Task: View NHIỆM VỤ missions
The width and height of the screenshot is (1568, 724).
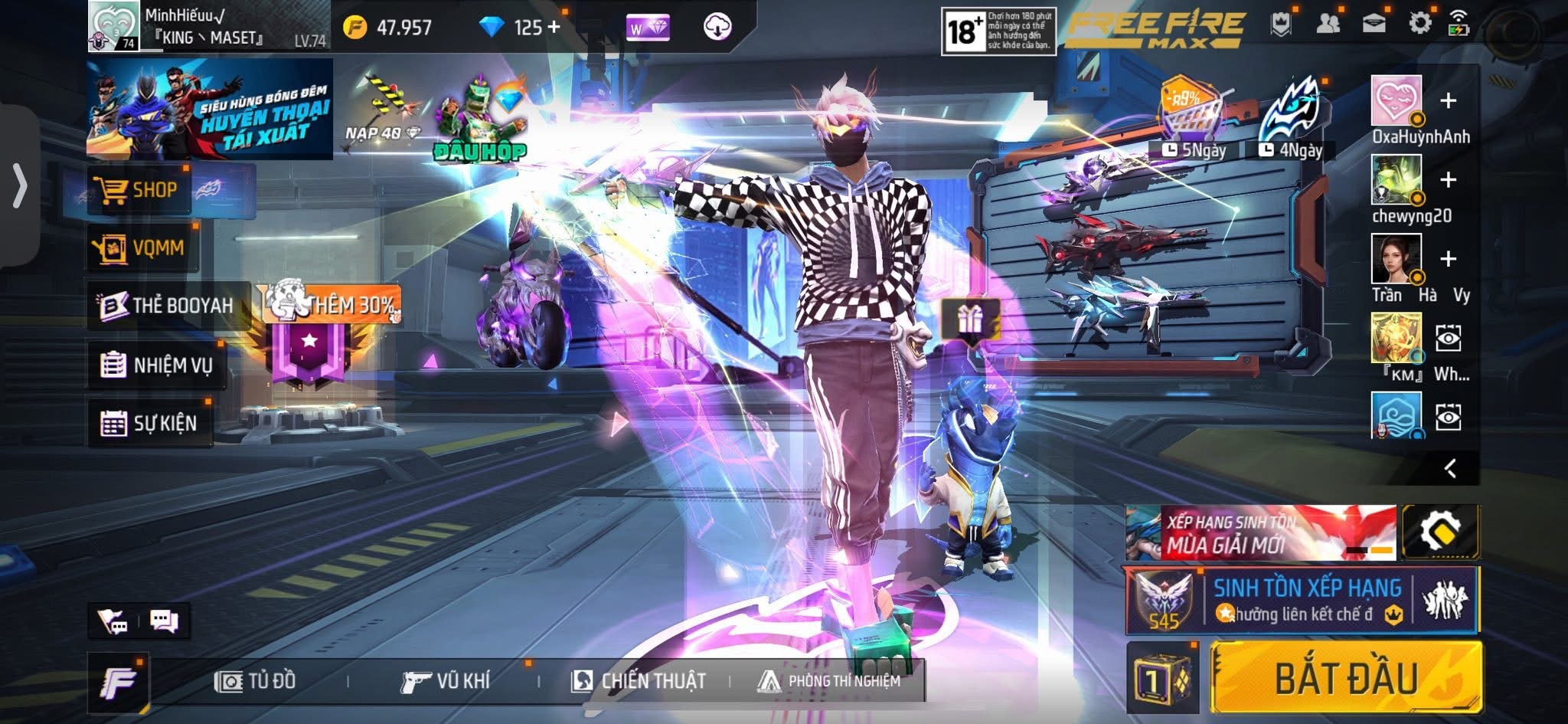Action: (157, 365)
